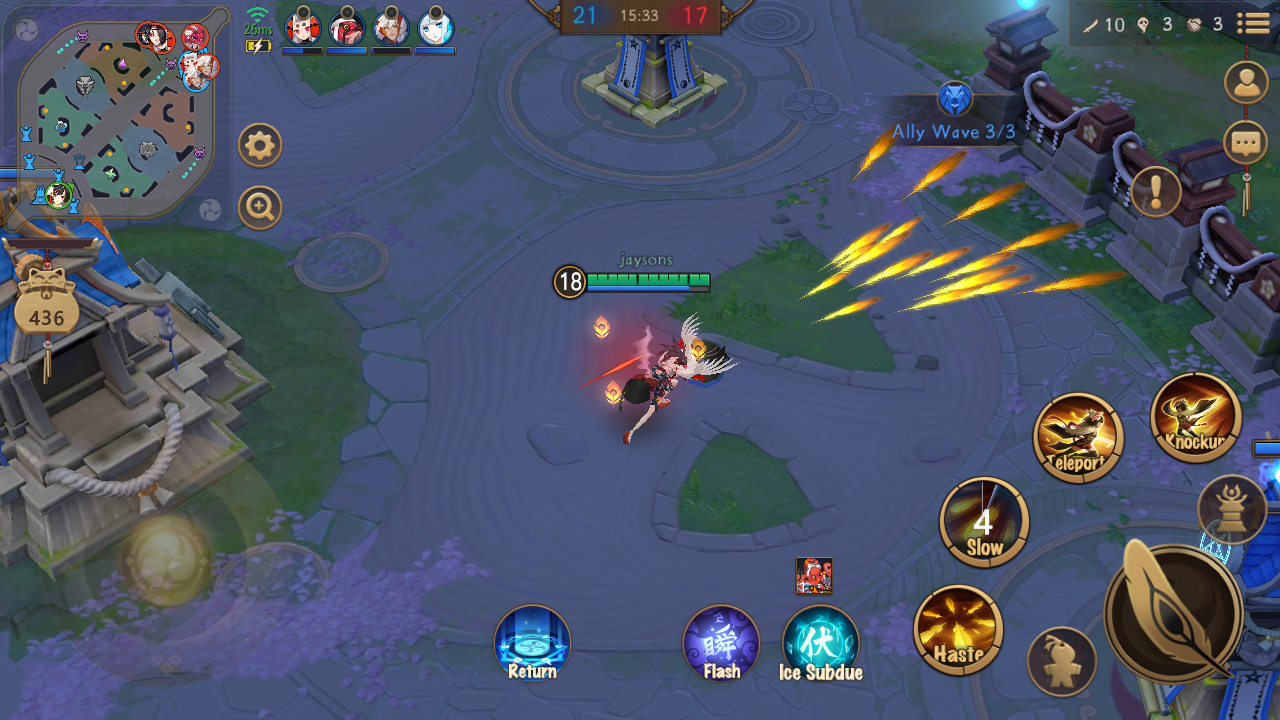
Task: Select the target minion attack button
Action: click(x=1061, y=661)
